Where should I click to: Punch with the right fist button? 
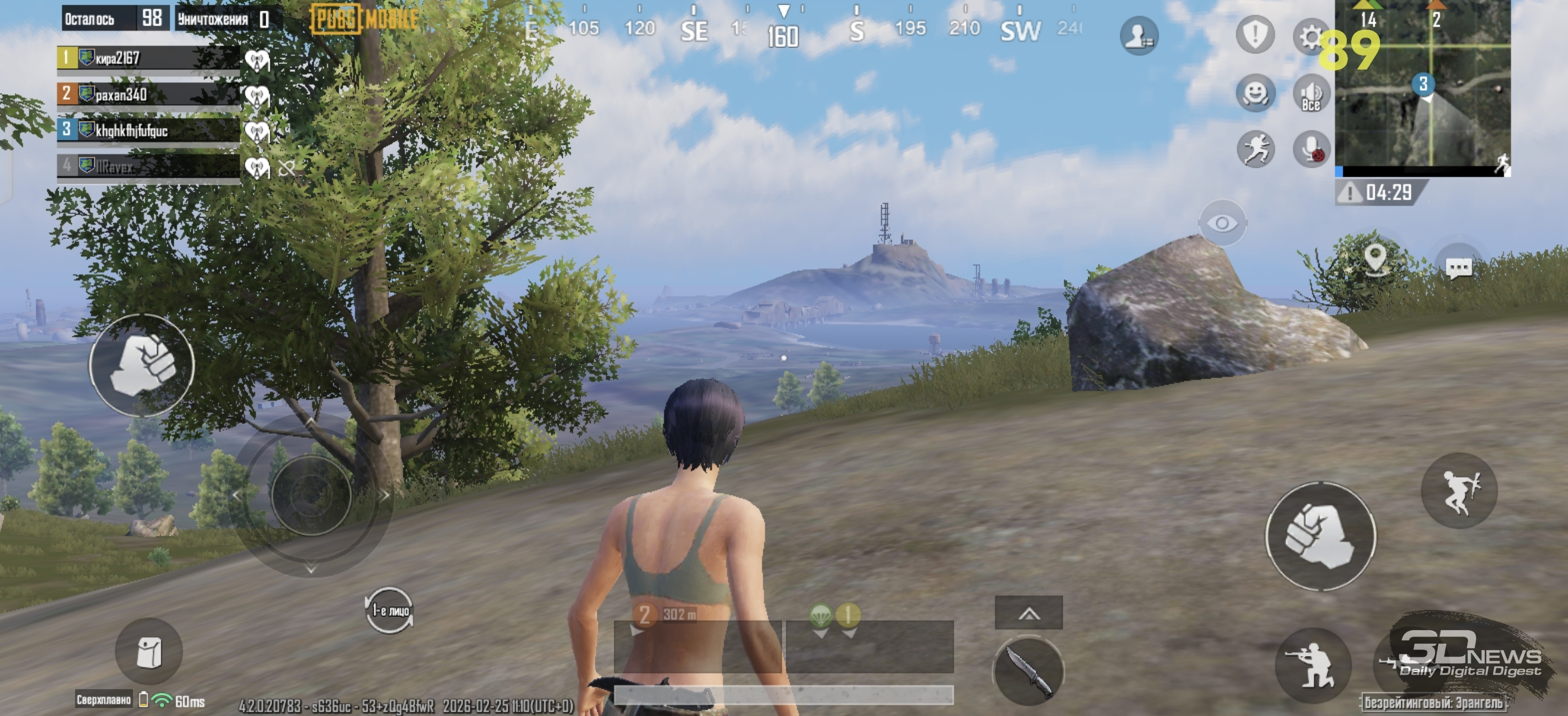pos(1320,536)
